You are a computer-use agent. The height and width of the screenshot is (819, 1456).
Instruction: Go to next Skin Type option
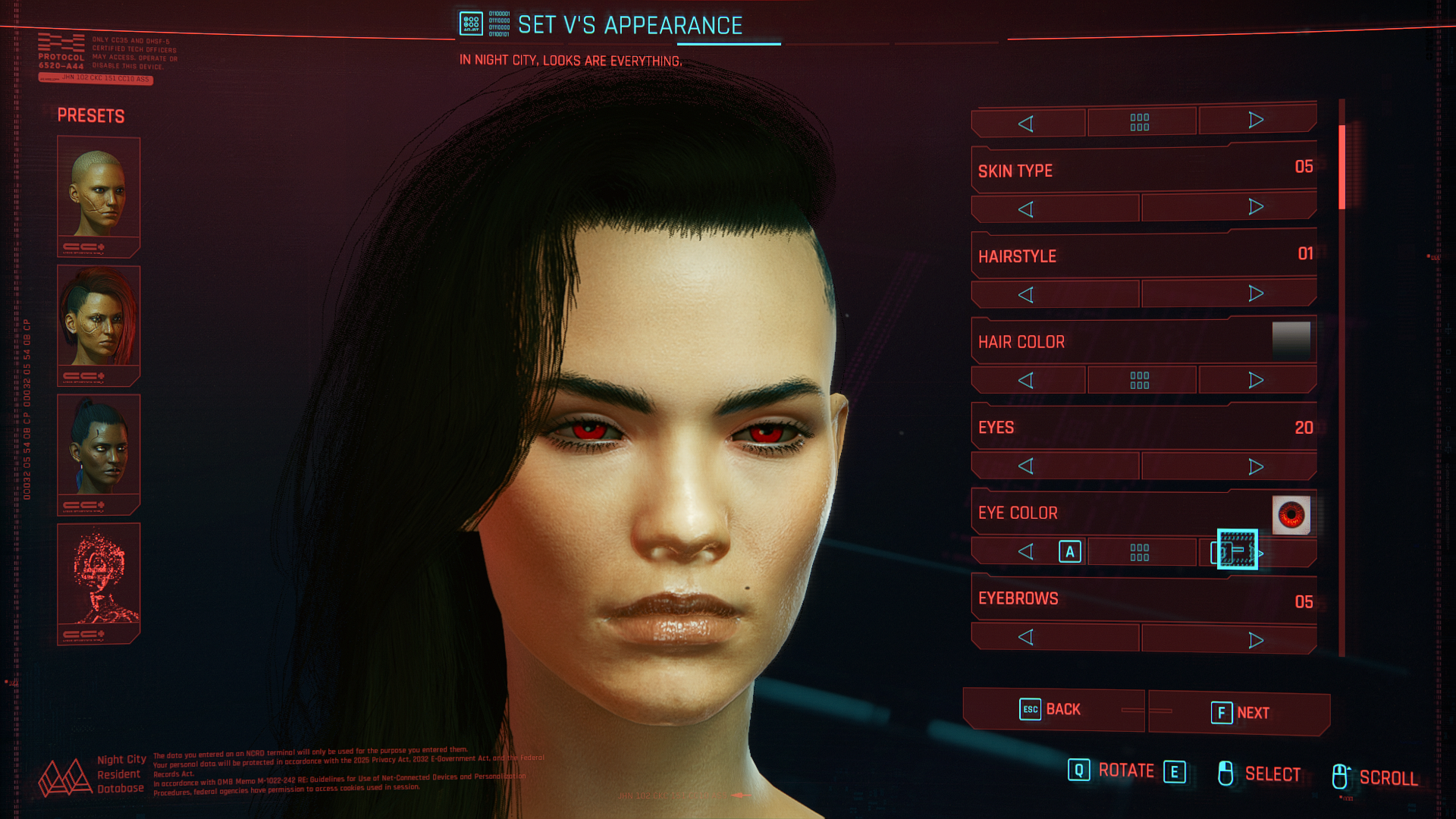click(x=1256, y=208)
